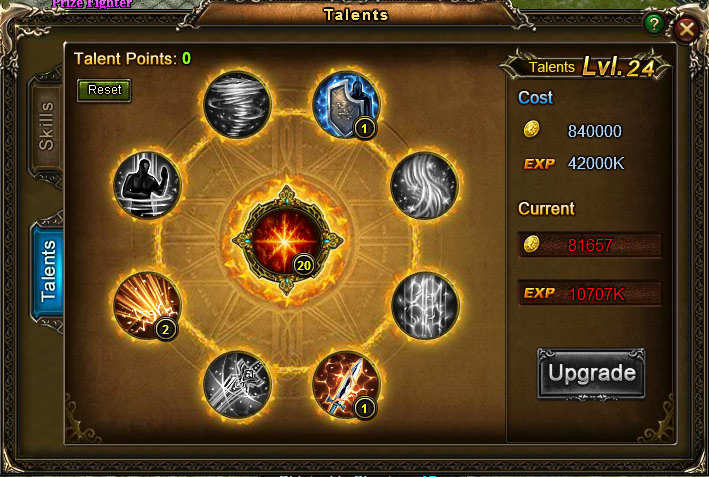The width and height of the screenshot is (709, 477).
Task: Close the Talents window
Action: point(686,28)
